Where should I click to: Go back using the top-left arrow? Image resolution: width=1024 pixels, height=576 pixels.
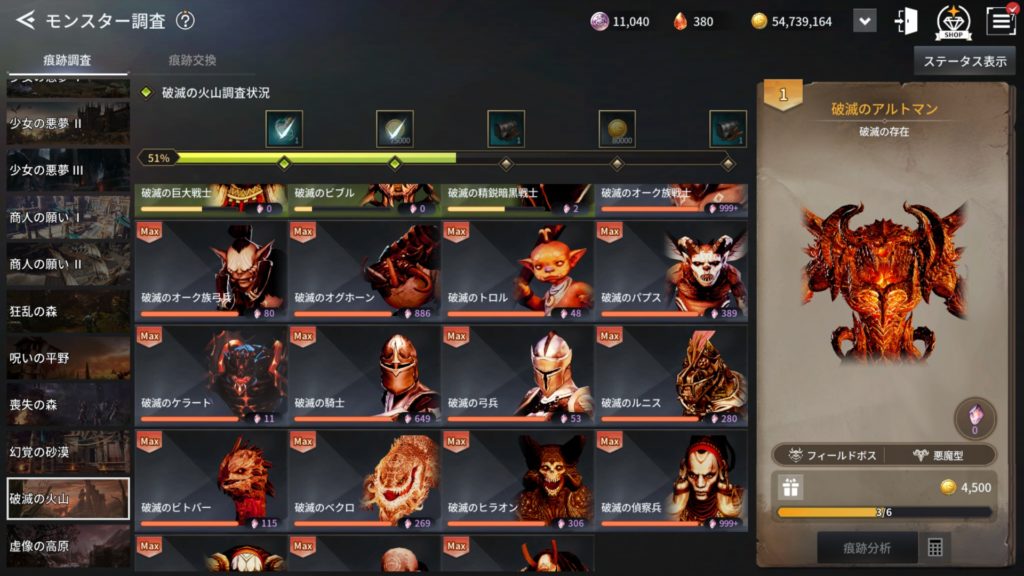click(25, 20)
